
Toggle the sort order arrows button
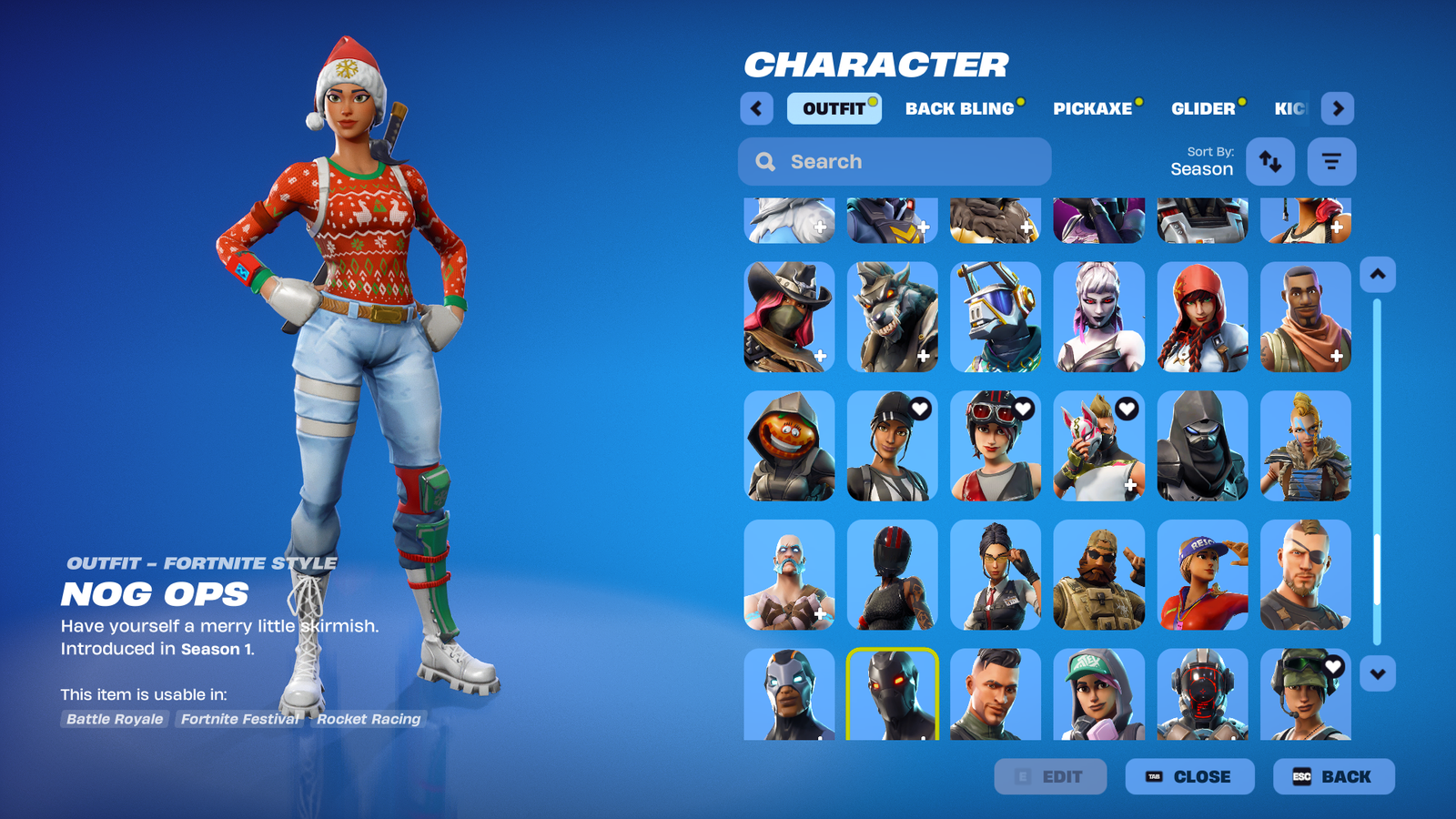[x=1269, y=162]
